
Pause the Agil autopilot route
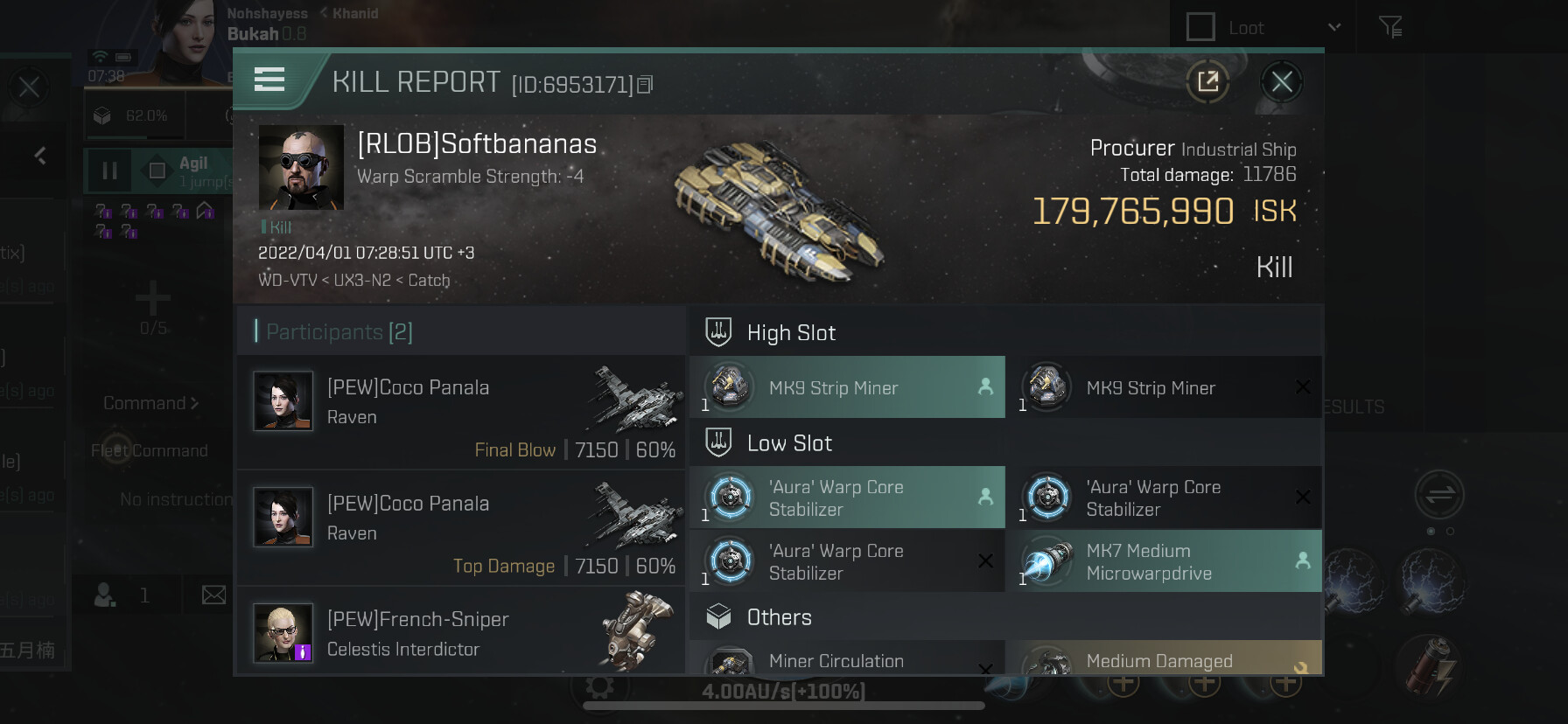click(110, 171)
